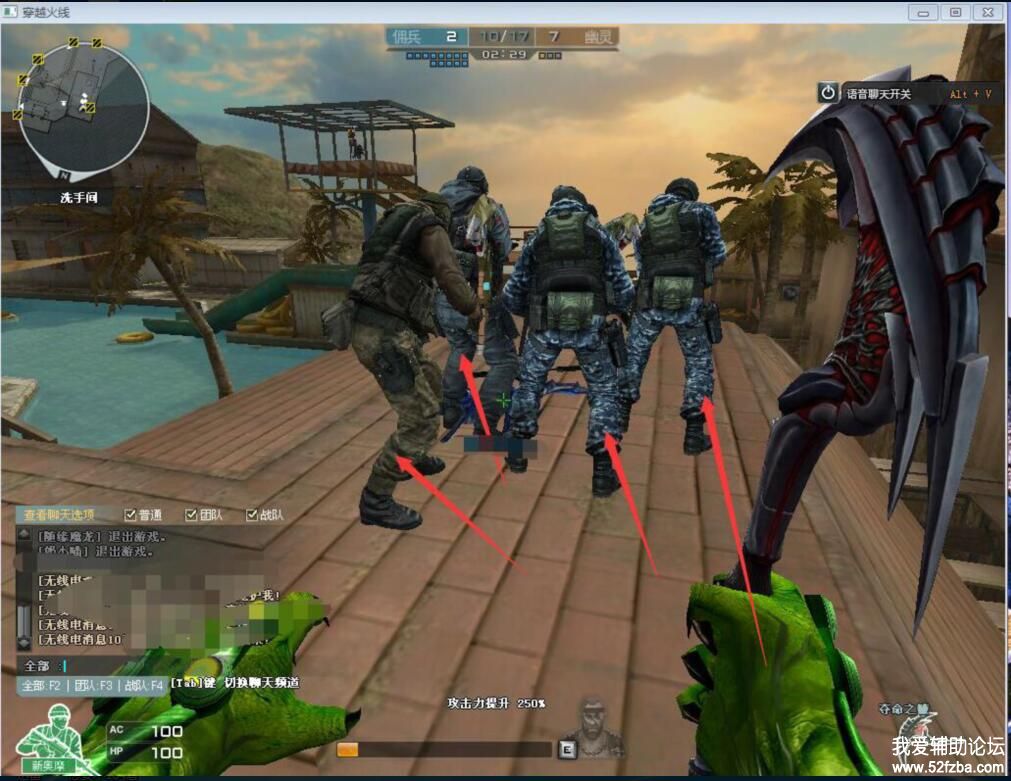The image size is (1011, 781).
Task: Toggle the voice chat power button
Action: (x=828, y=93)
